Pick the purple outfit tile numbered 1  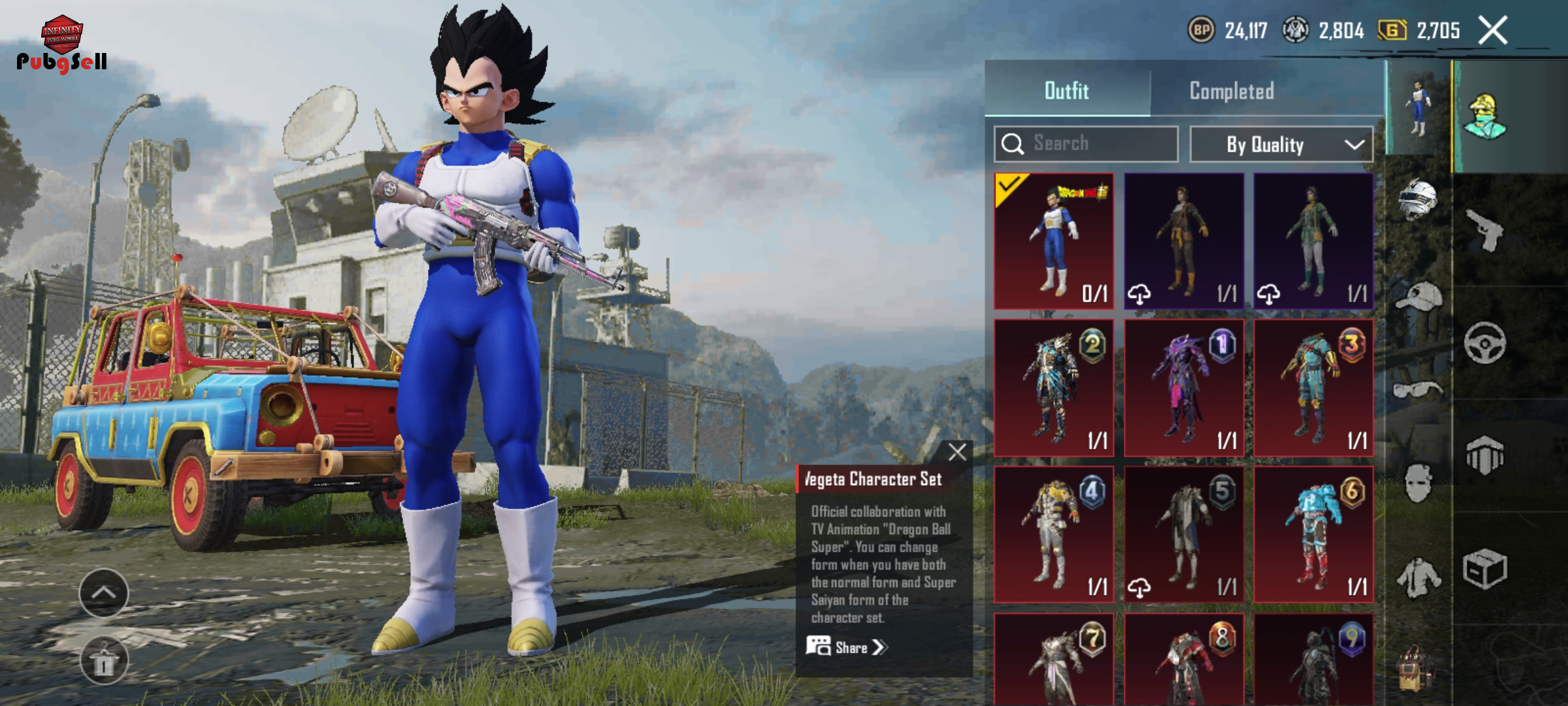point(1183,388)
